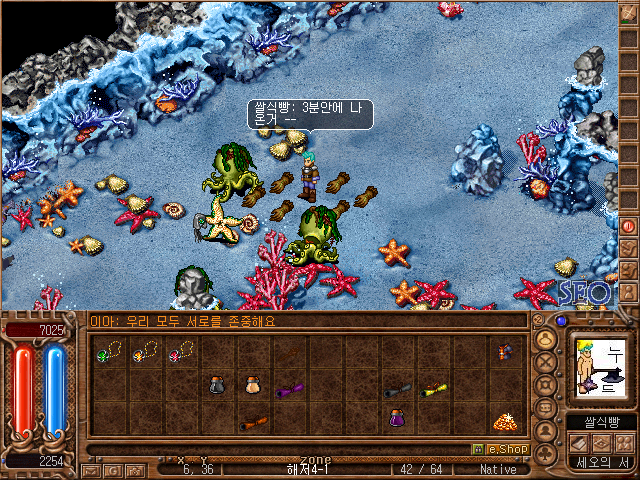
Task: Select the red gem necklace slot
Action: point(181,351)
